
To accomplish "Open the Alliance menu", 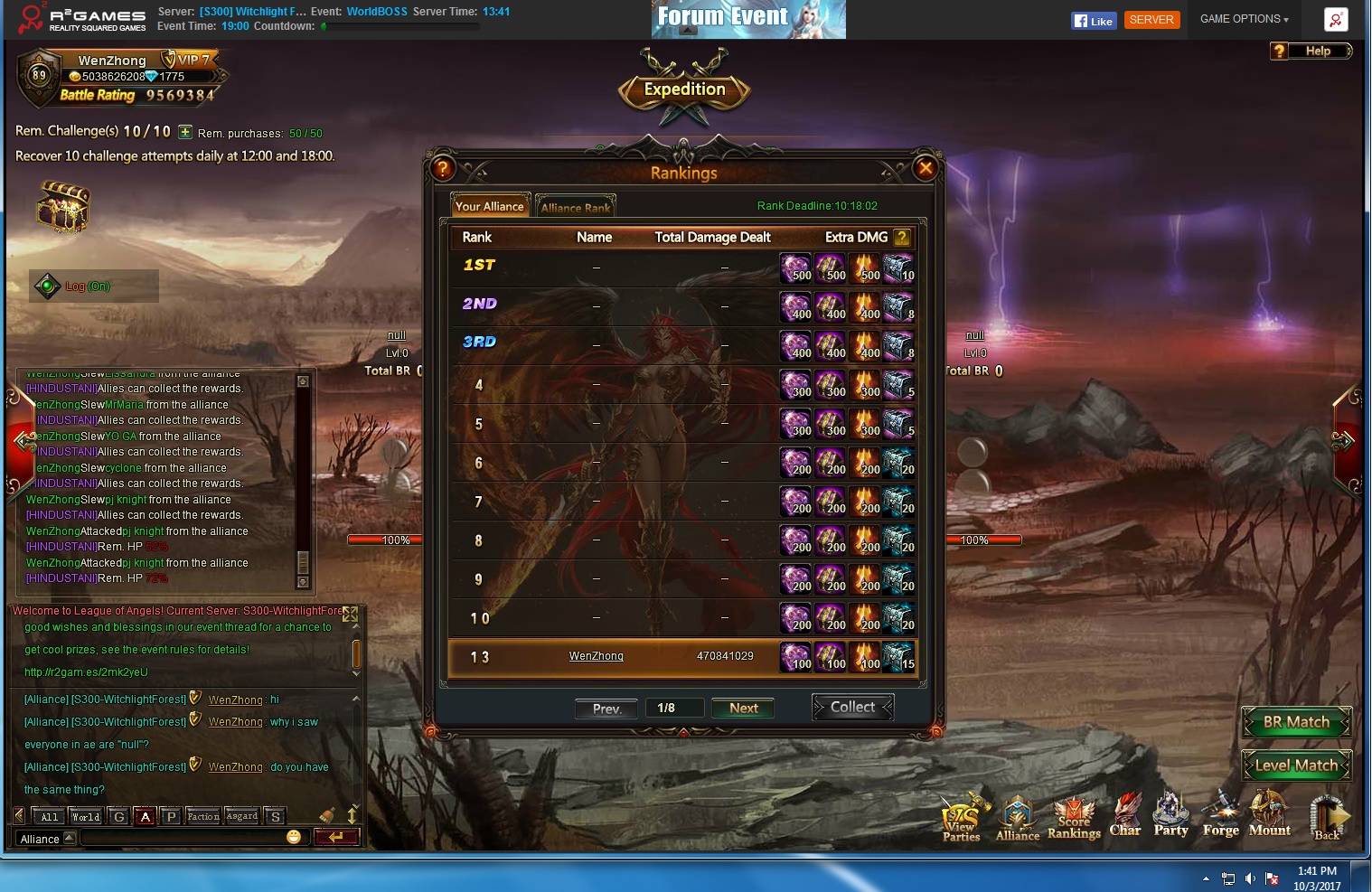I will point(1018,818).
